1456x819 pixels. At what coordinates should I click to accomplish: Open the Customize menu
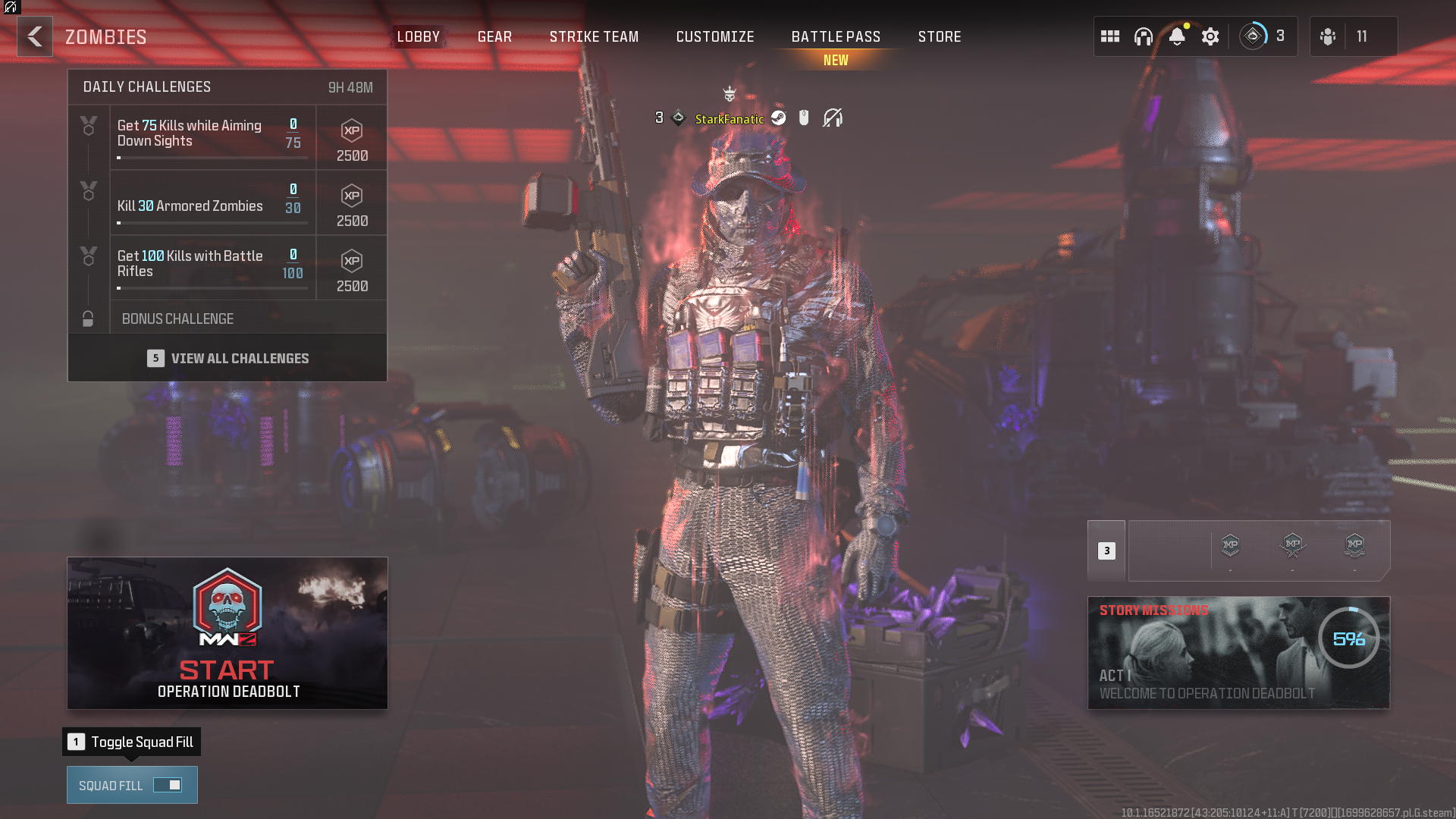tap(714, 36)
